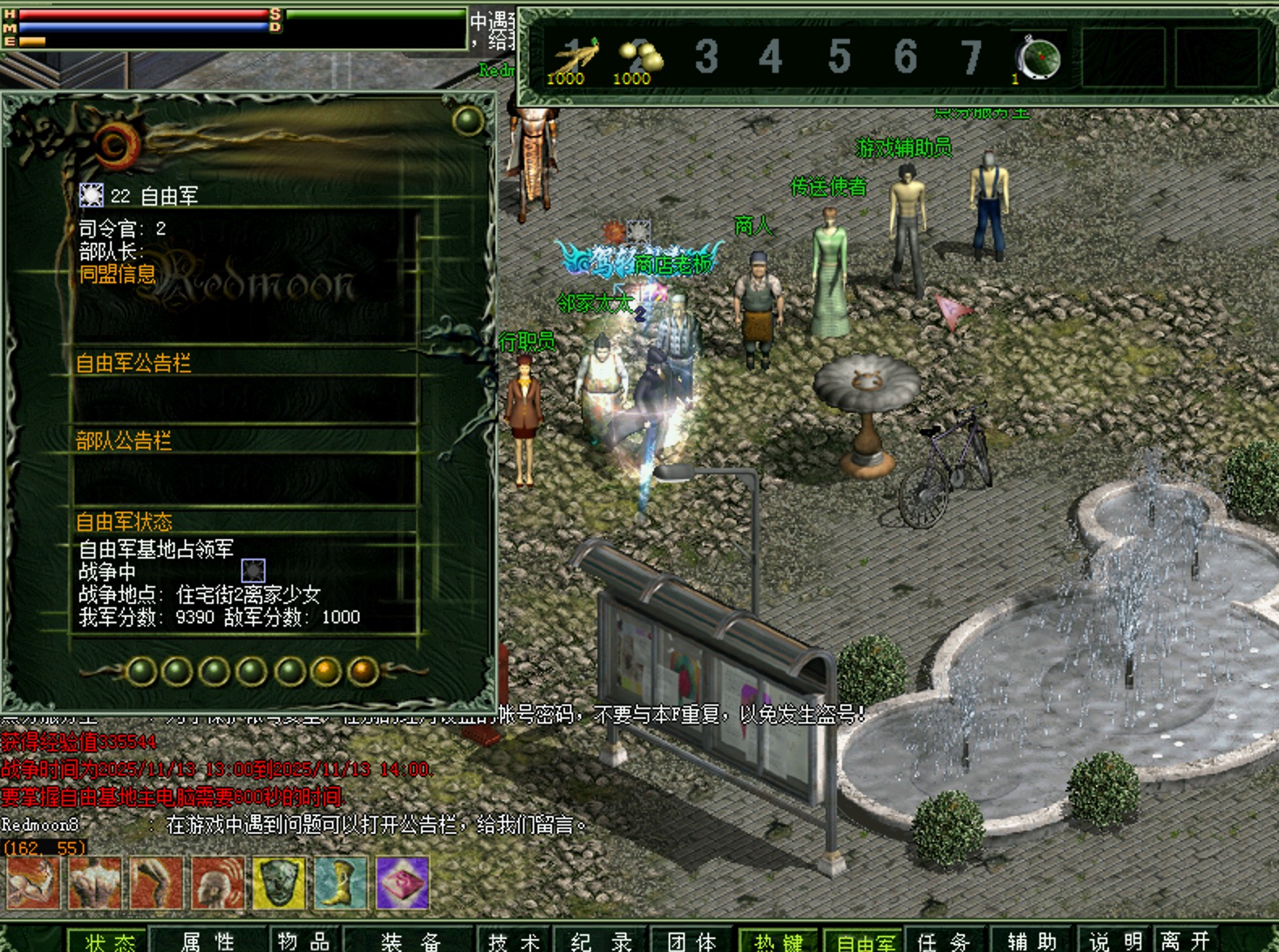Select the green mask shield skill icon
The image size is (1279, 952).
(x=279, y=882)
